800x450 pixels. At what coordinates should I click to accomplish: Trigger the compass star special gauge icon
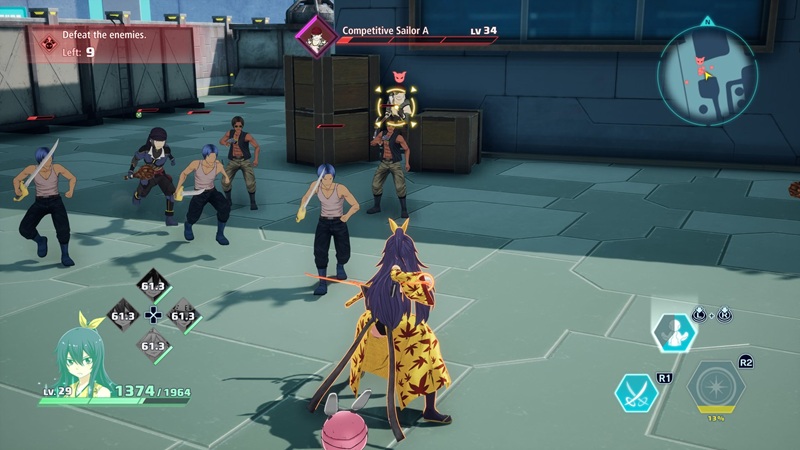coord(715,388)
